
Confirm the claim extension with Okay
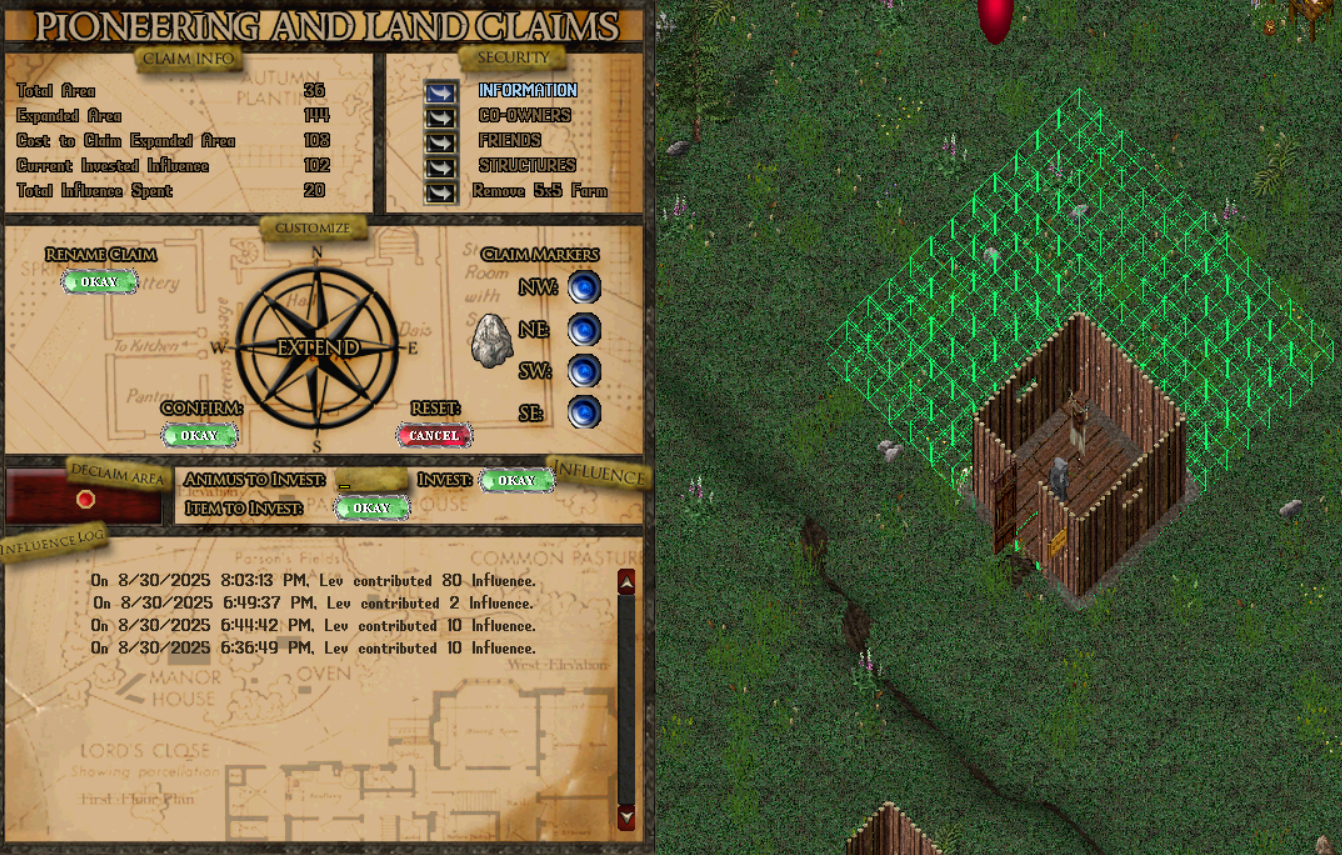point(199,435)
